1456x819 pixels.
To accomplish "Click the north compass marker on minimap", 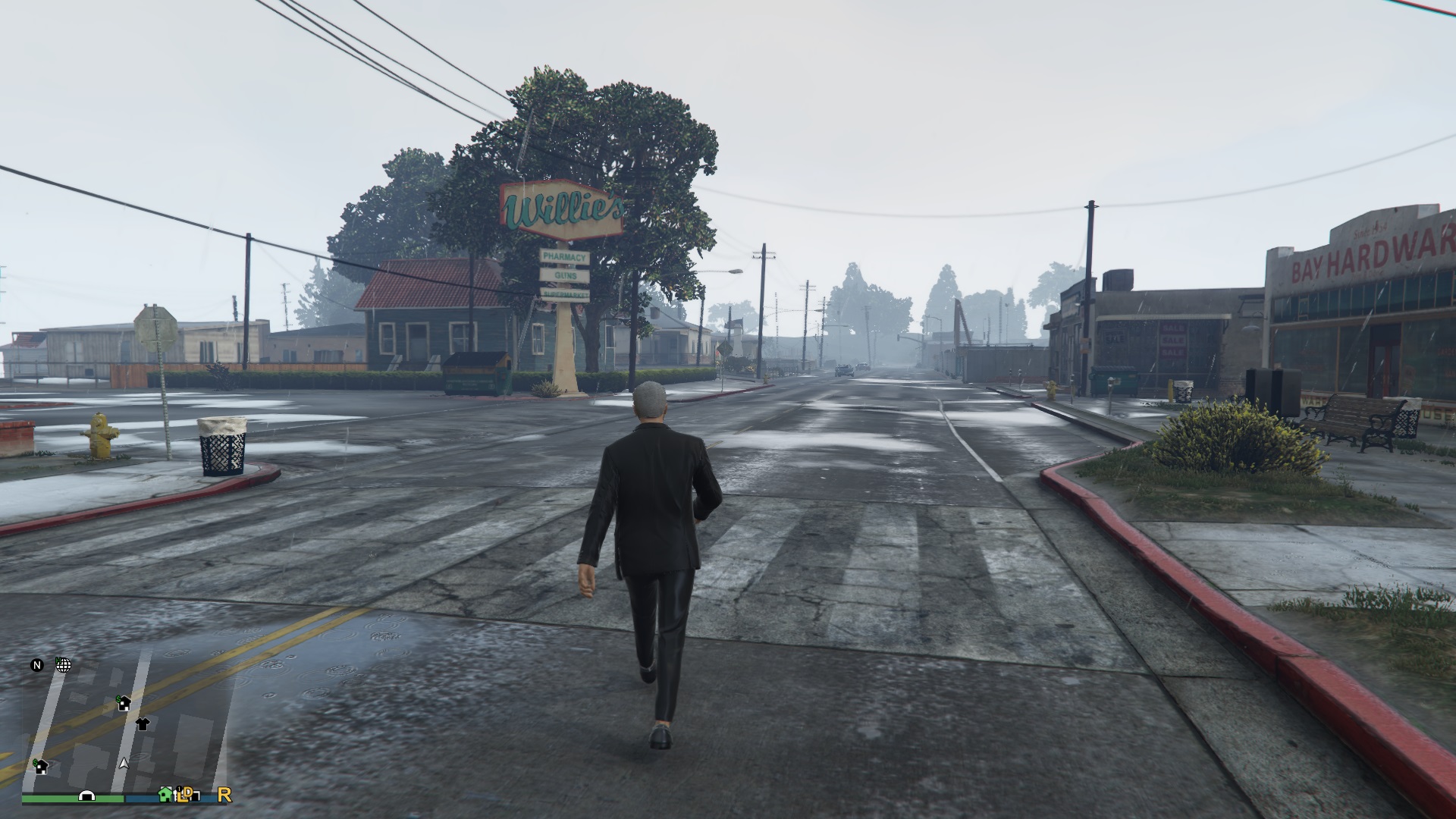I will 36,666.
